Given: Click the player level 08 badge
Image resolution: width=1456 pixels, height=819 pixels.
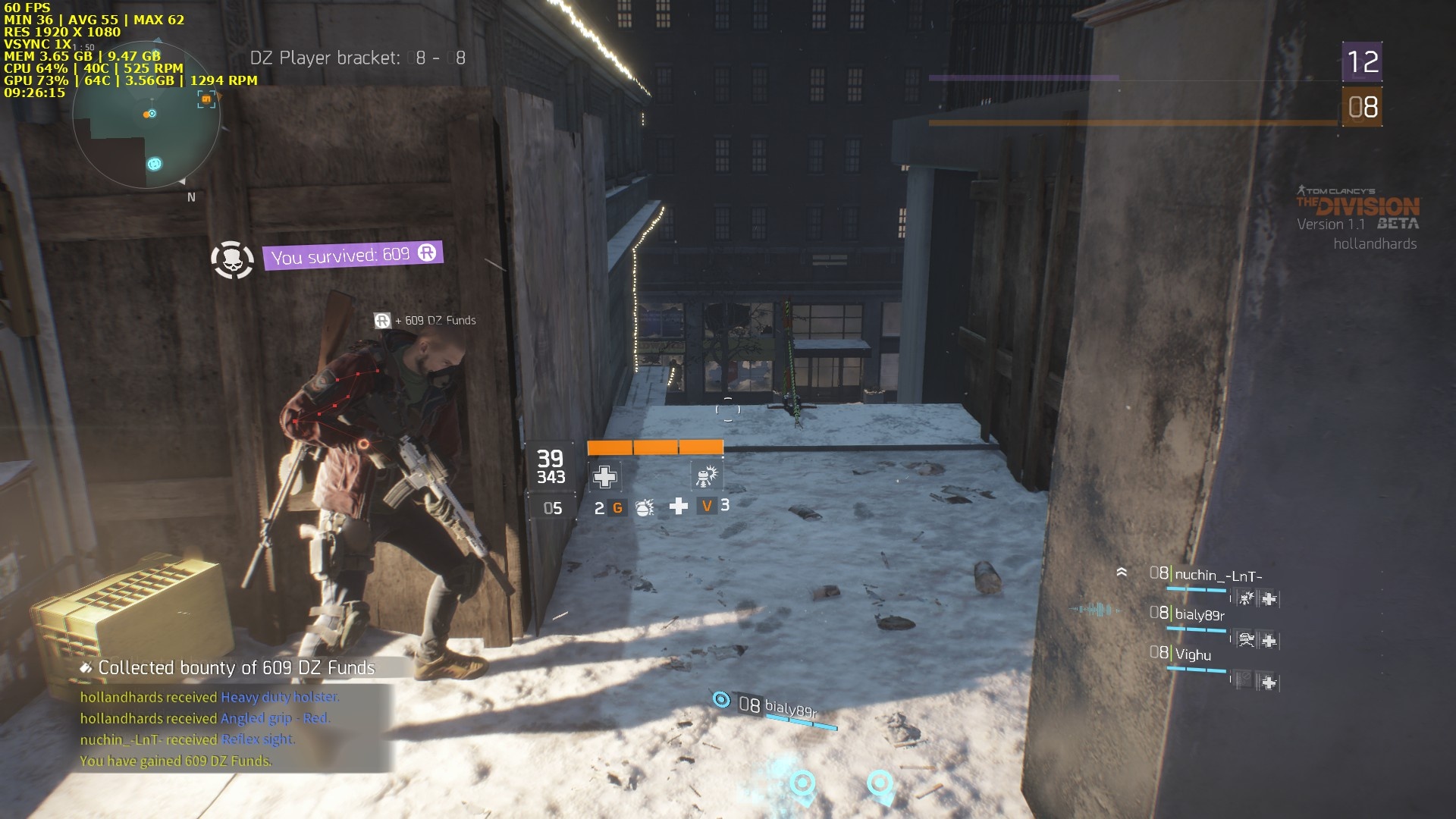Looking at the screenshot, I should pyautogui.click(x=1362, y=108).
